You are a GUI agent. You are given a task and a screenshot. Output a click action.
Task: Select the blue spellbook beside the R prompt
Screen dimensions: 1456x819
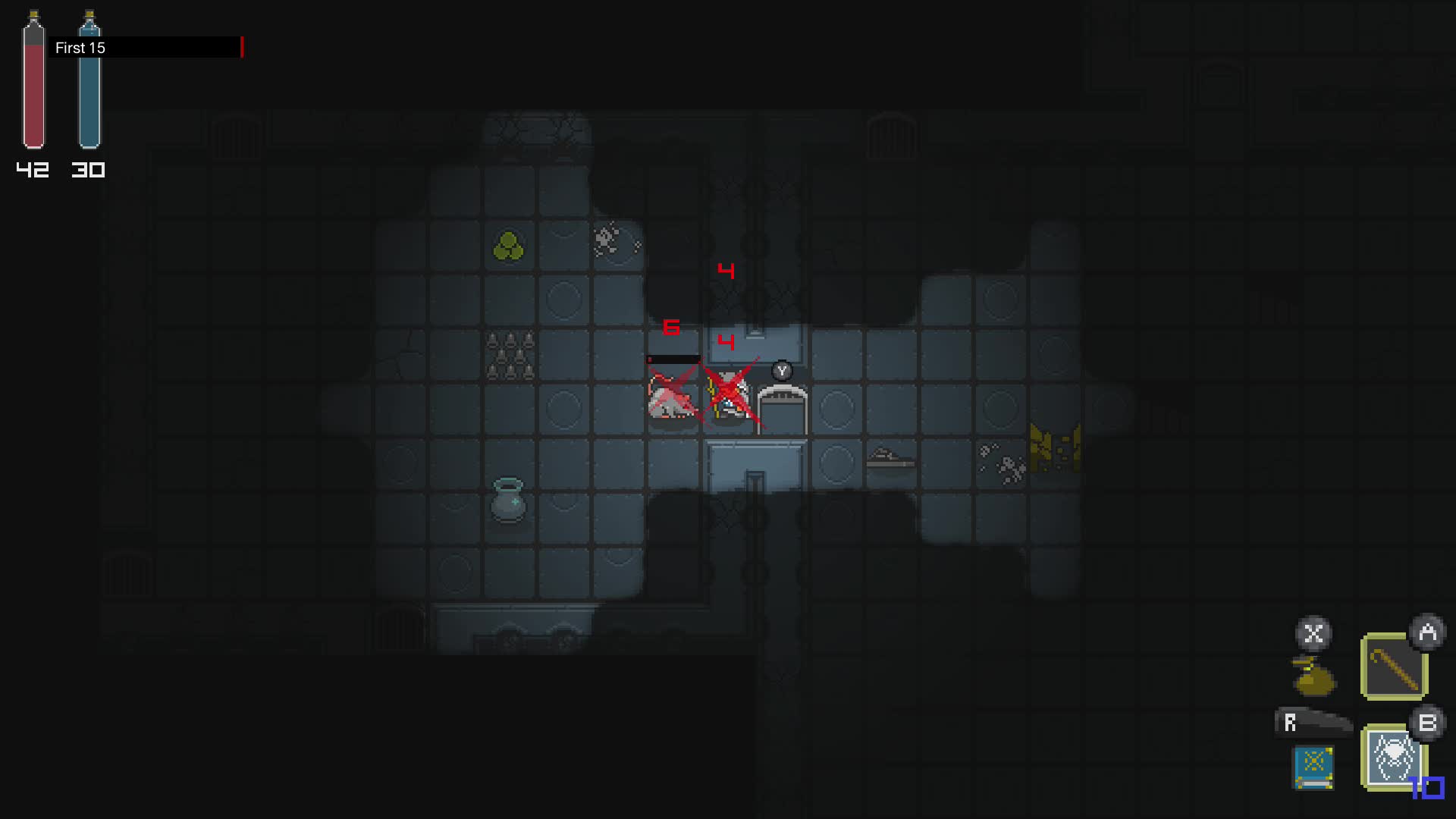[x=1314, y=767]
